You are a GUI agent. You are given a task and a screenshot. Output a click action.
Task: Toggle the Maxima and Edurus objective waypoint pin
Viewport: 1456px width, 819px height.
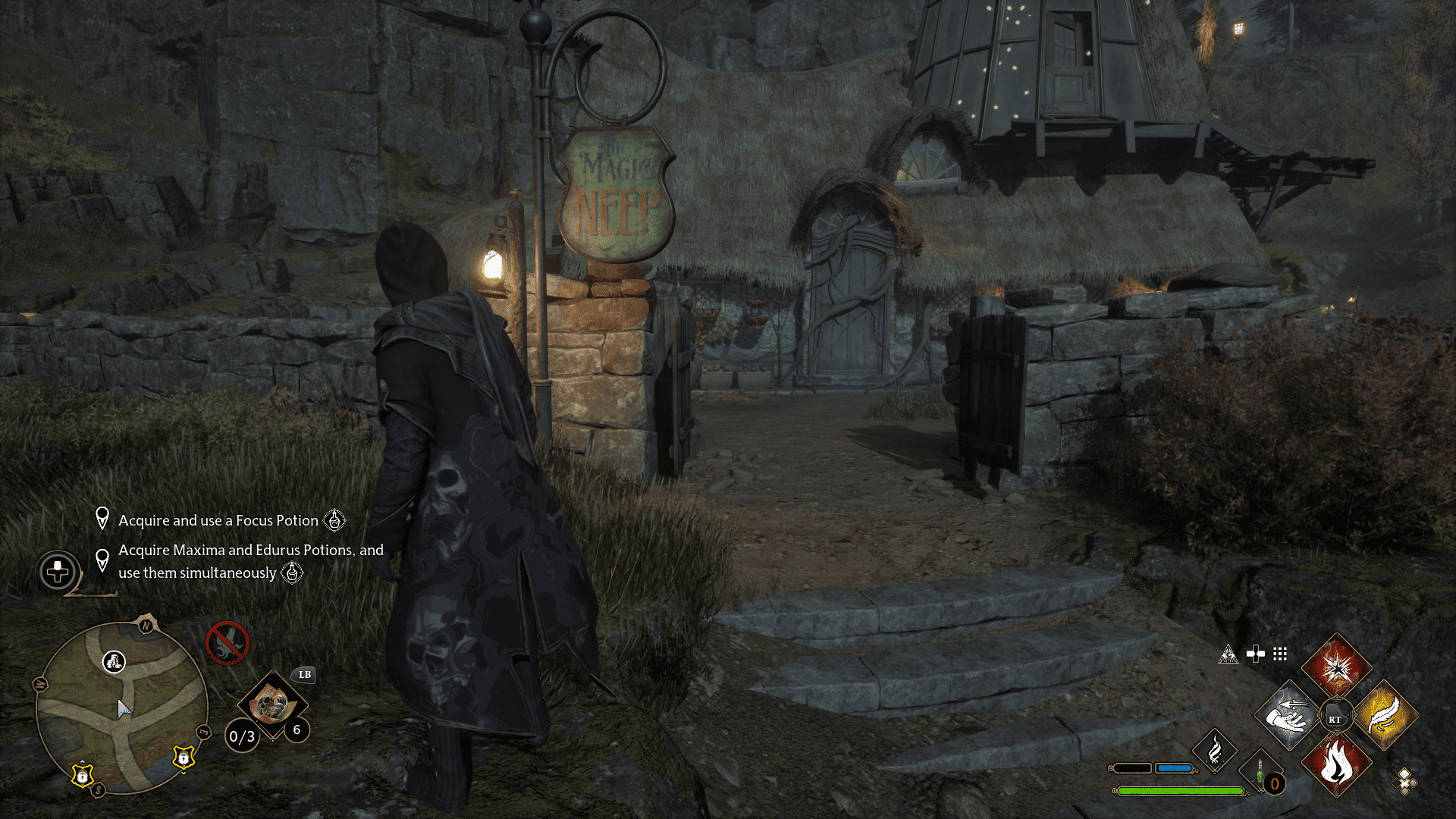point(104,557)
